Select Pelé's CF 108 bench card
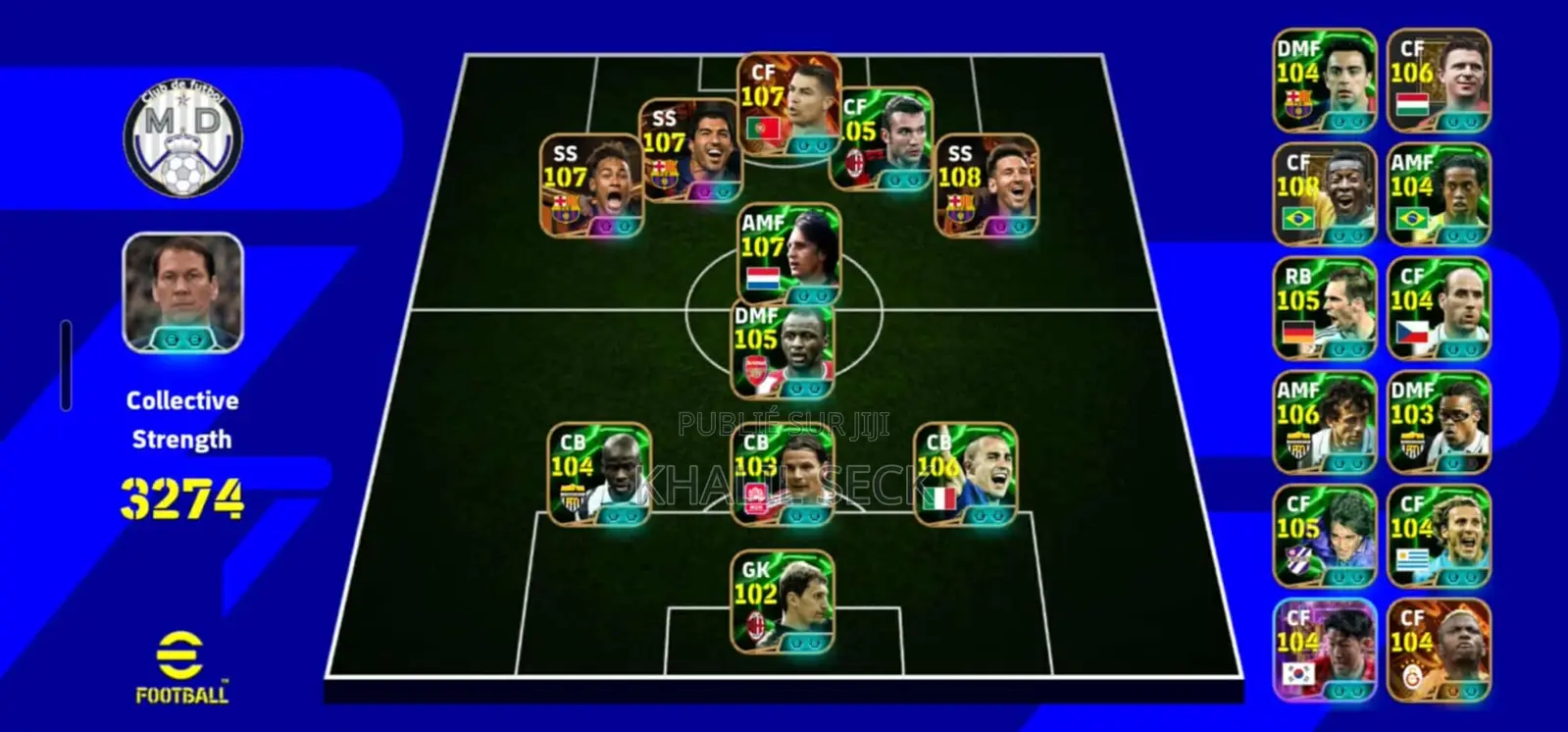 [1323, 193]
